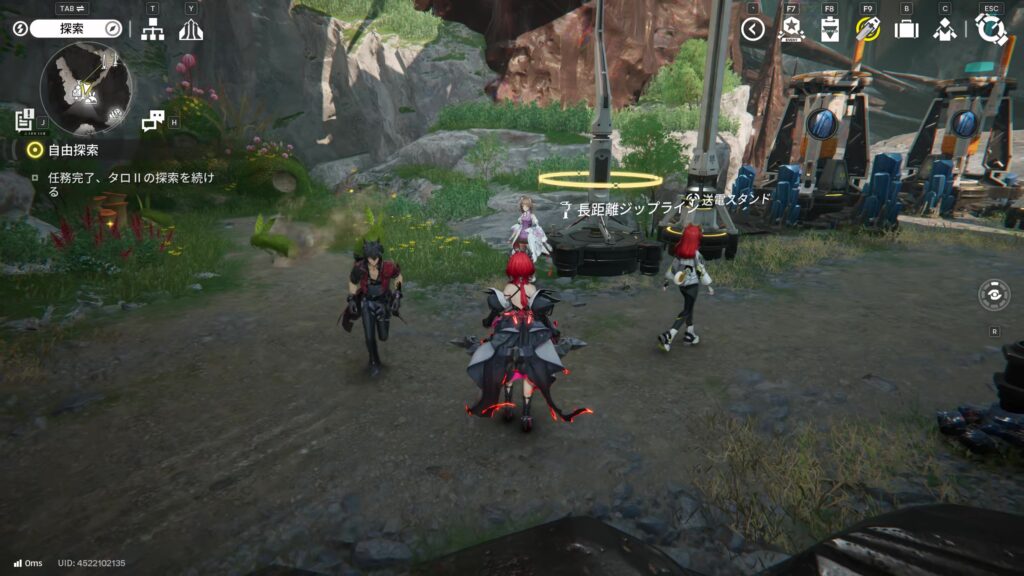Open the mission log document icon
Viewport: 1024px width, 576px height.
tap(25, 121)
